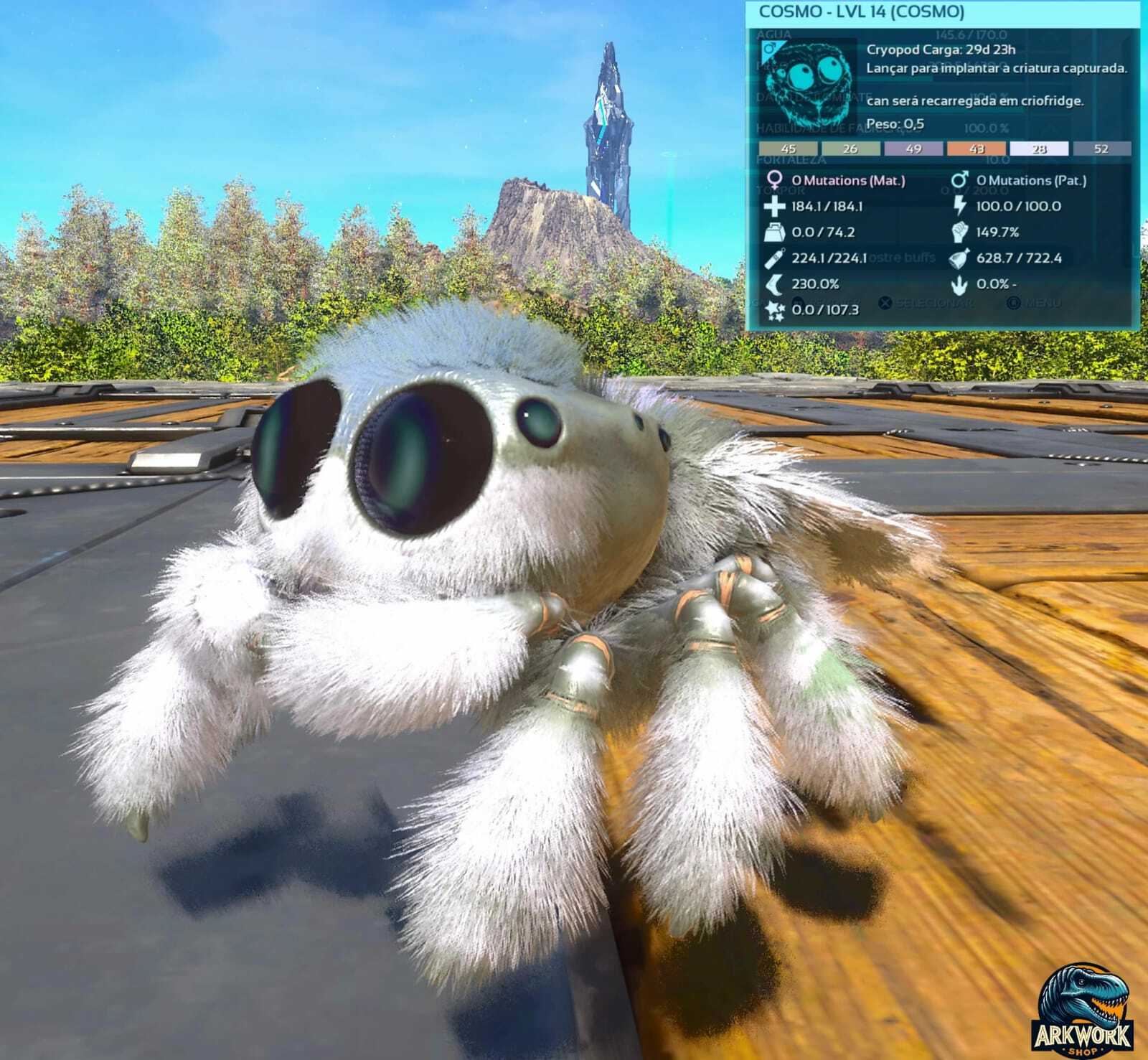The height and width of the screenshot is (1060, 1148).
Task: Select the color region swatch numbered 45
Action: click(x=788, y=149)
